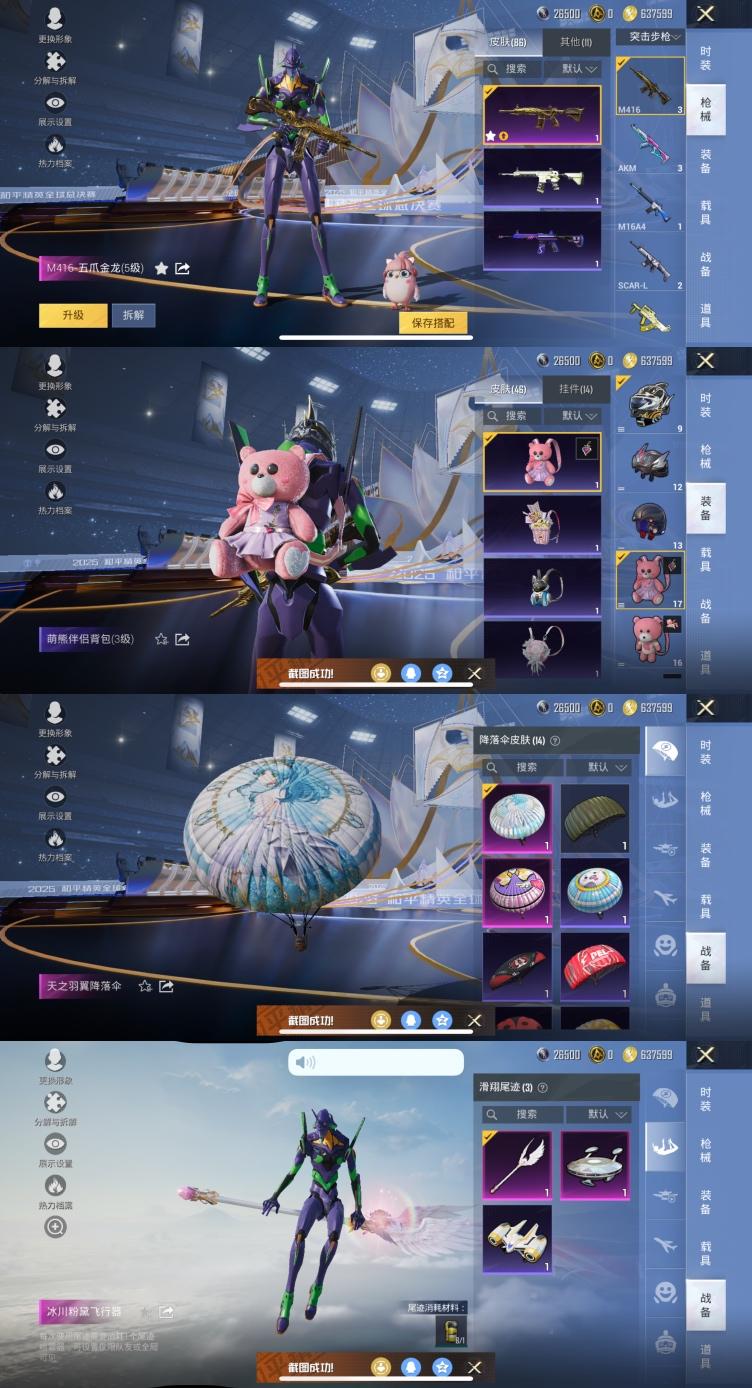The width and height of the screenshot is (752, 1388).
Task: Select the popcorn bucket backpack skin
Action: pyautogui.click(x=542, y=524)
